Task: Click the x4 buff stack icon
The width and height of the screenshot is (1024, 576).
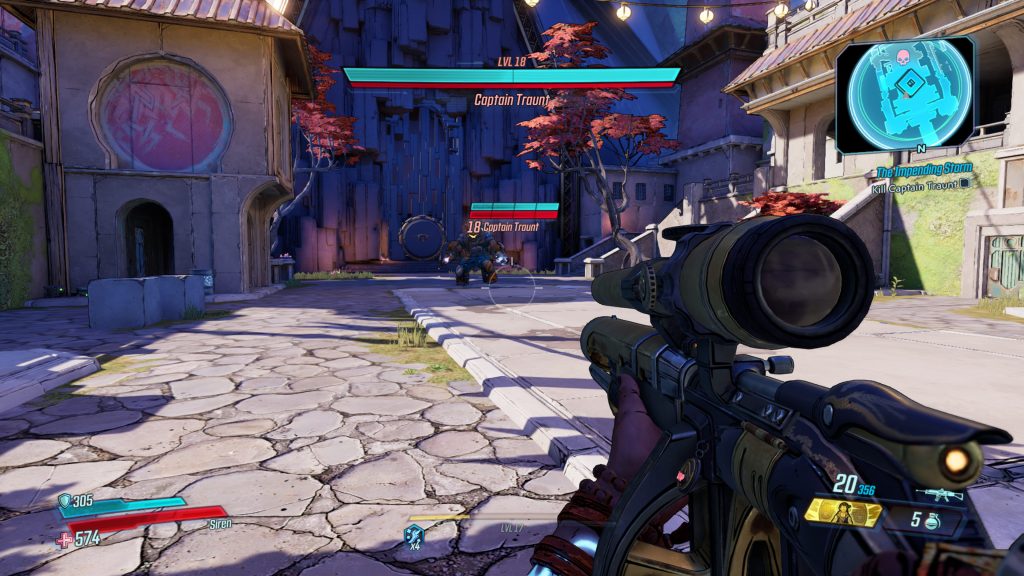Action: pos(414,535)
